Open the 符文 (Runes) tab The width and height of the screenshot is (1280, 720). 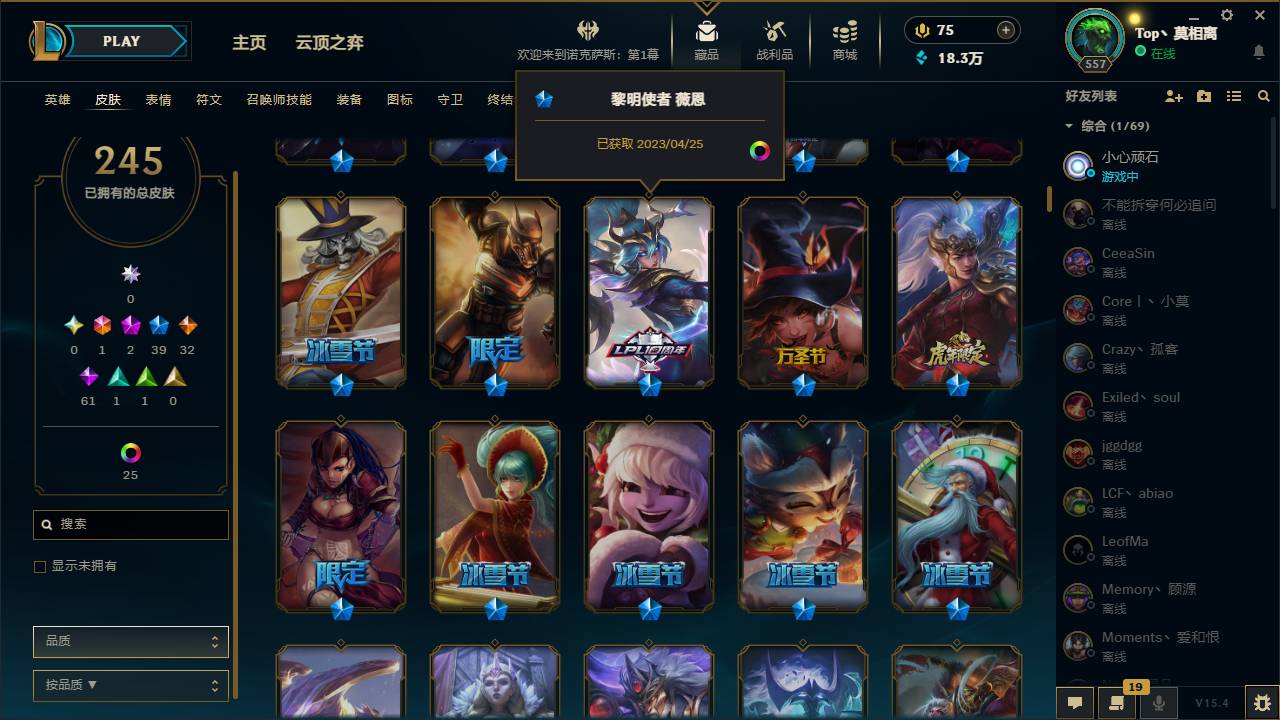209,99
